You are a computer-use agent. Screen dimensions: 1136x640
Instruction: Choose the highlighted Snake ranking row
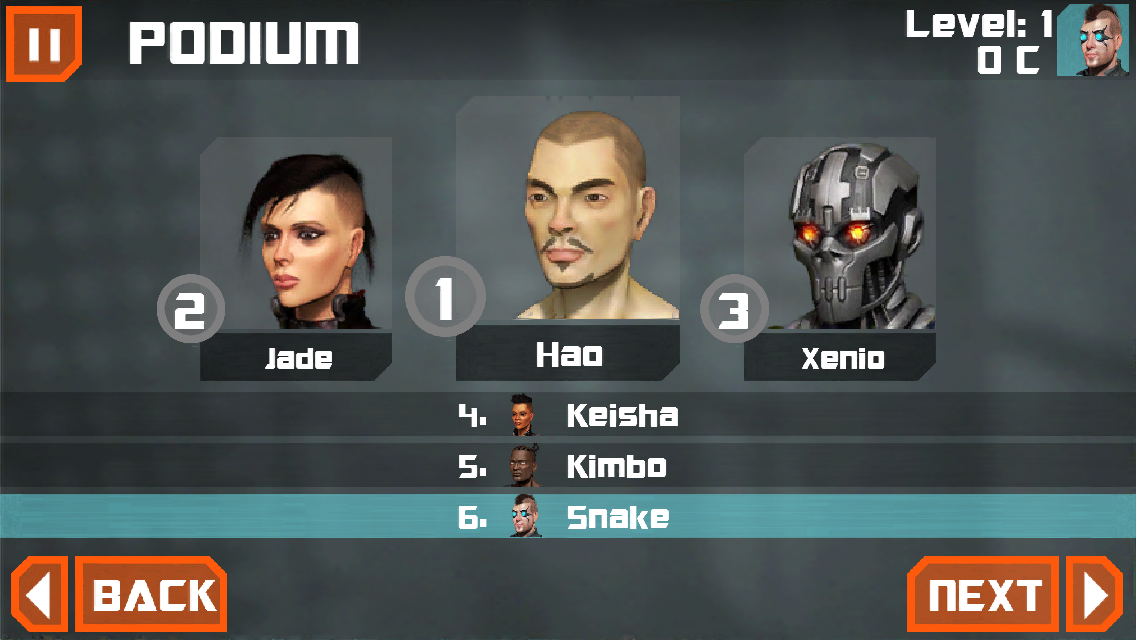click(568, 517)
